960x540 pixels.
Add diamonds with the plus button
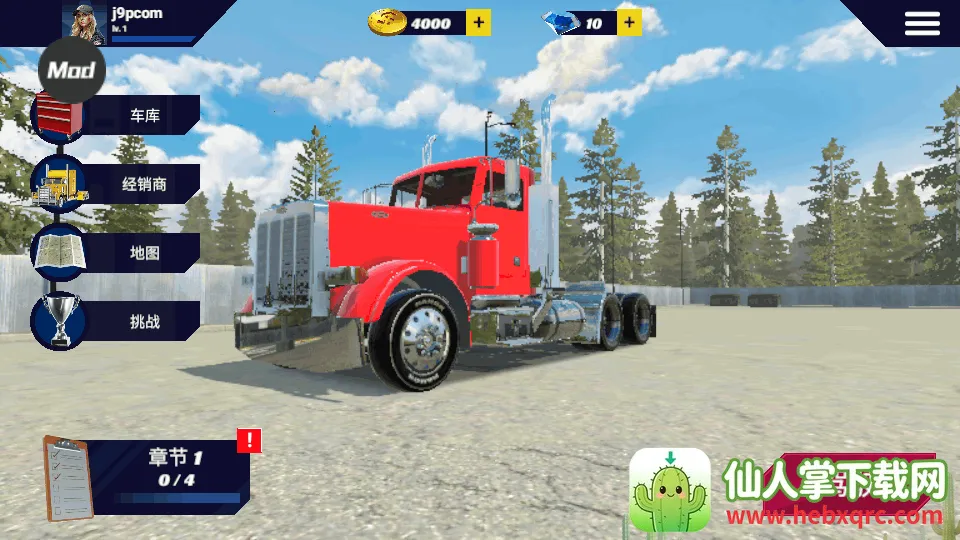pos(629,22)
